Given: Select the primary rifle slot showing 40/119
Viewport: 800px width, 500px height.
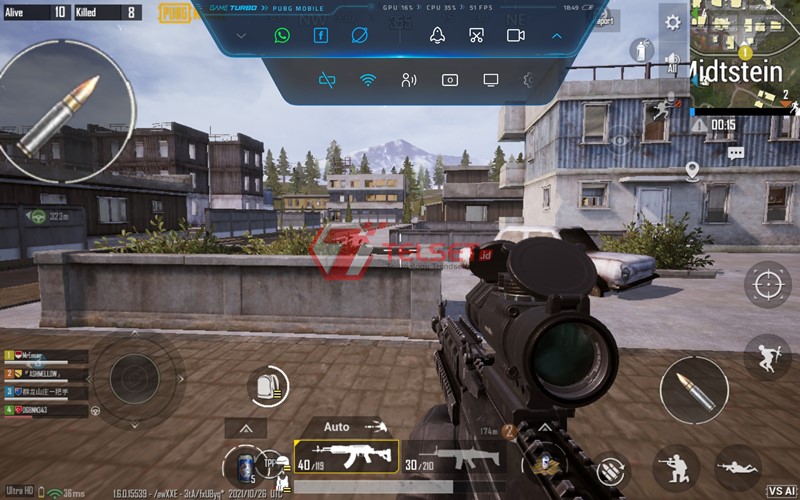Looking at the screenshot, I should (x=346, y=458).
